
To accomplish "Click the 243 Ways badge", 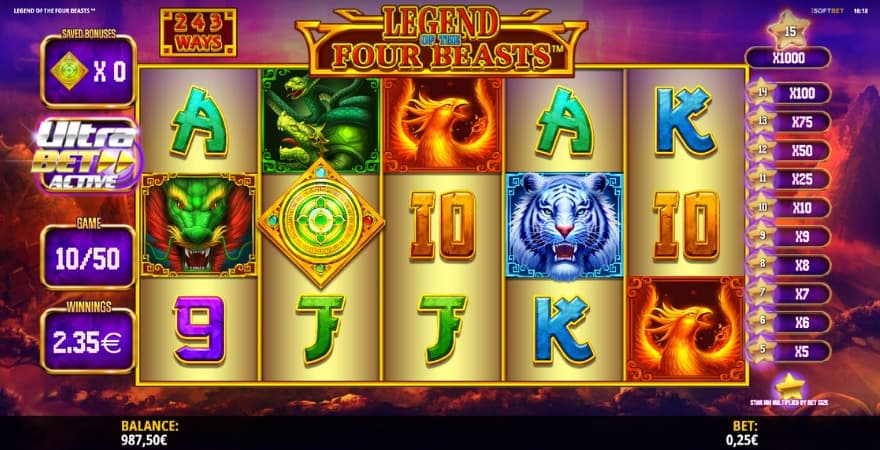I will 198,33.
